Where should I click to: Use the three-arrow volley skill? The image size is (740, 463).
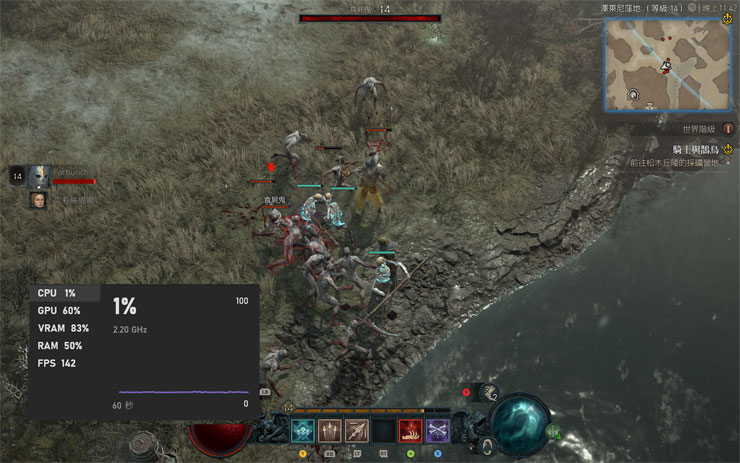(x=330, y=431)
